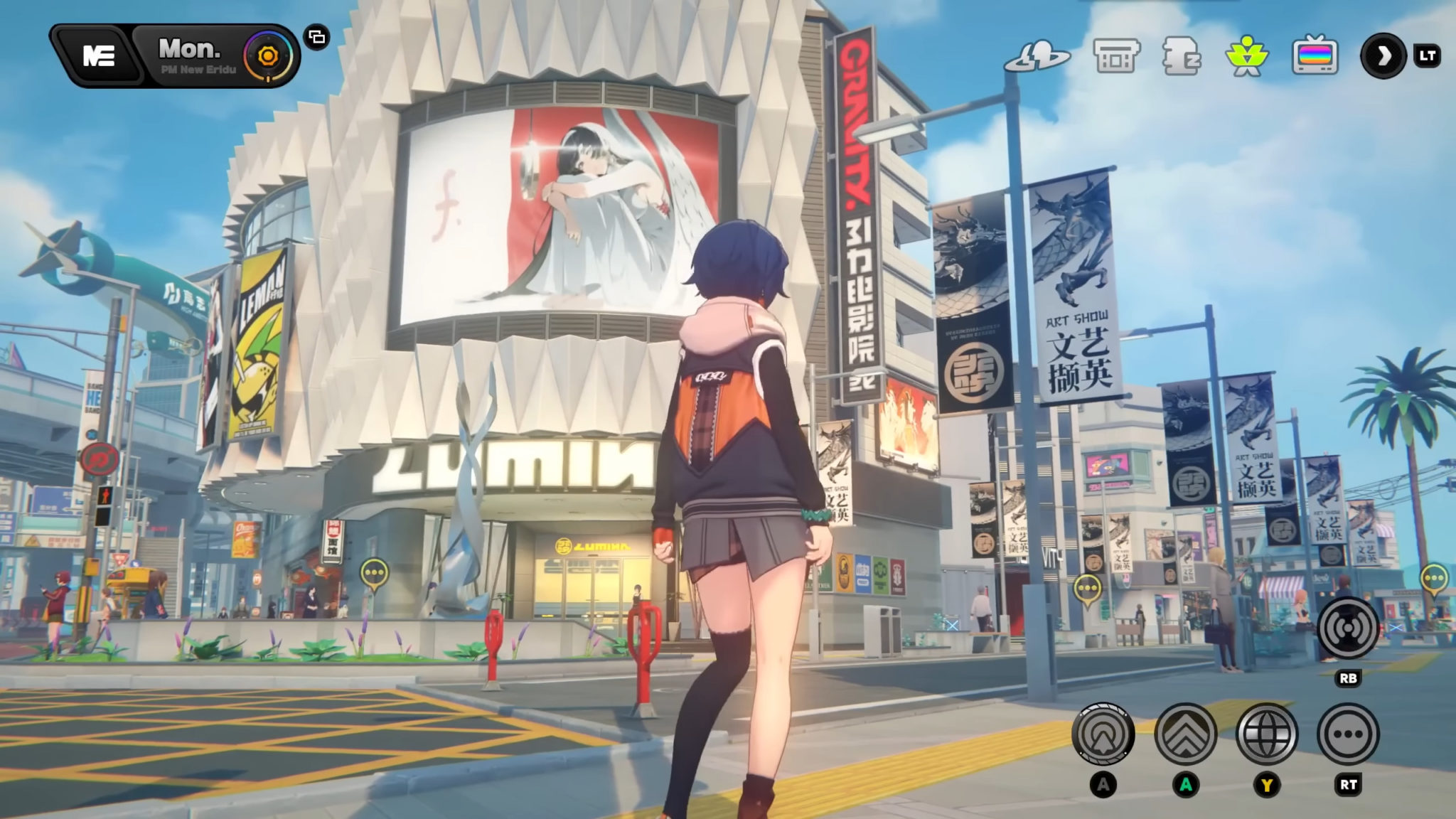1456x819 pixels.
Task: Expand the arrow button beside the TV
Action: [1383, 56]
